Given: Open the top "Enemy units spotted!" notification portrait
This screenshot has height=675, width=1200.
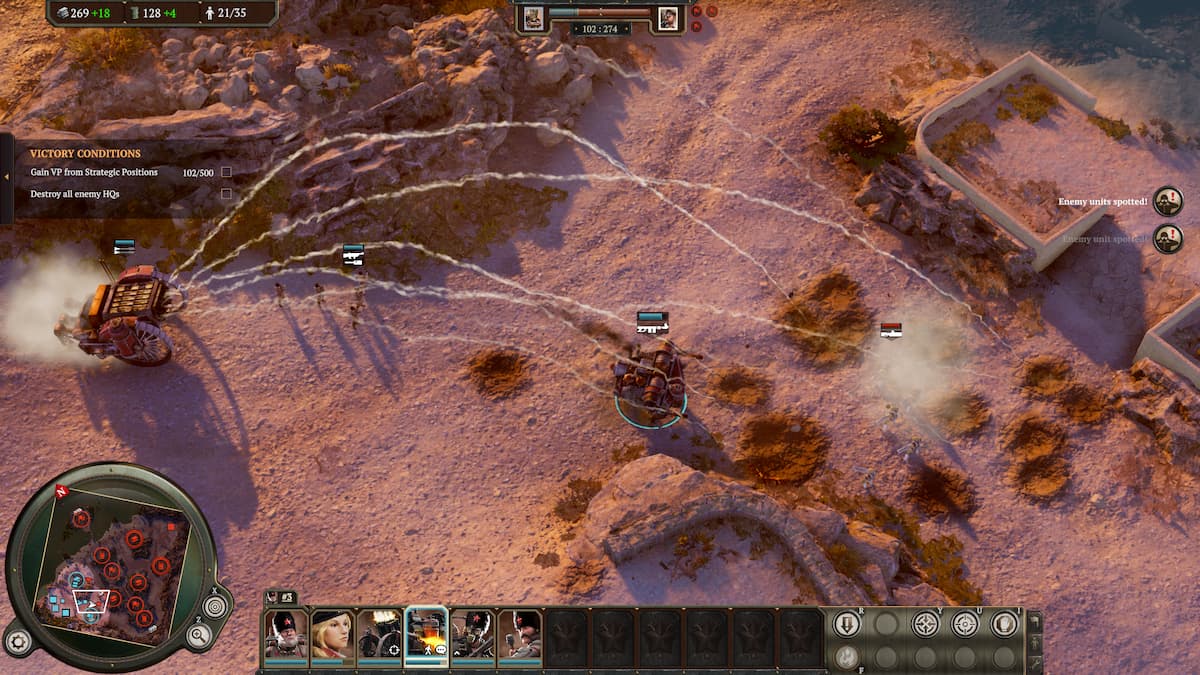Looking at the screenshot, I should [x=1167, y=201].
